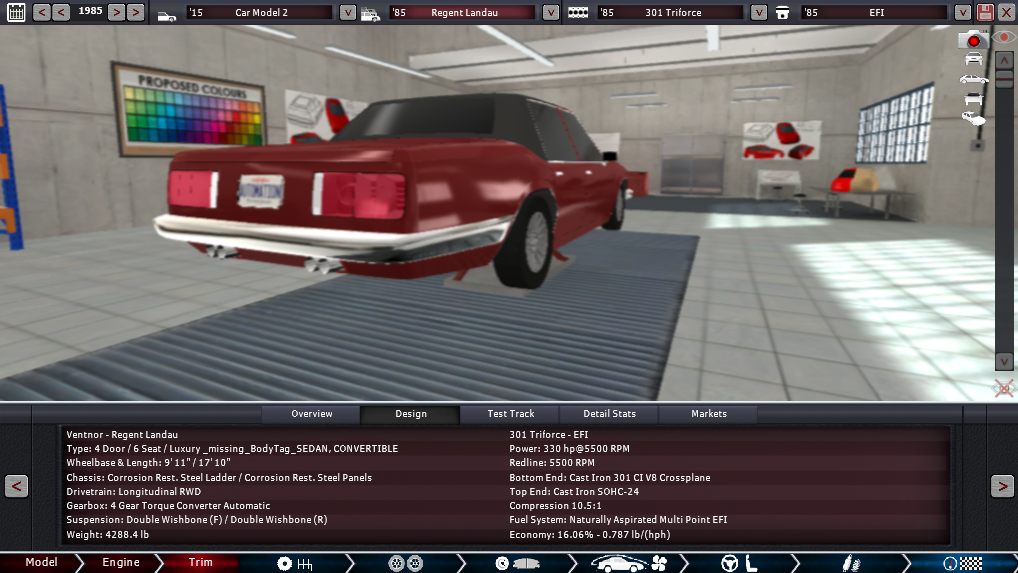Click the left arrow beside the stats panel

[16, 486]
